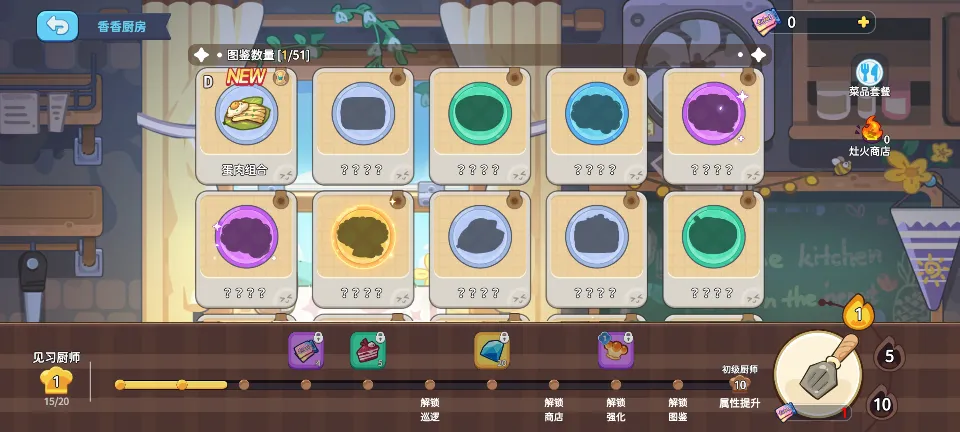Add currency with the yellow plus button
This screenshot has height=432, width=960.
click(x=863, y=22)
